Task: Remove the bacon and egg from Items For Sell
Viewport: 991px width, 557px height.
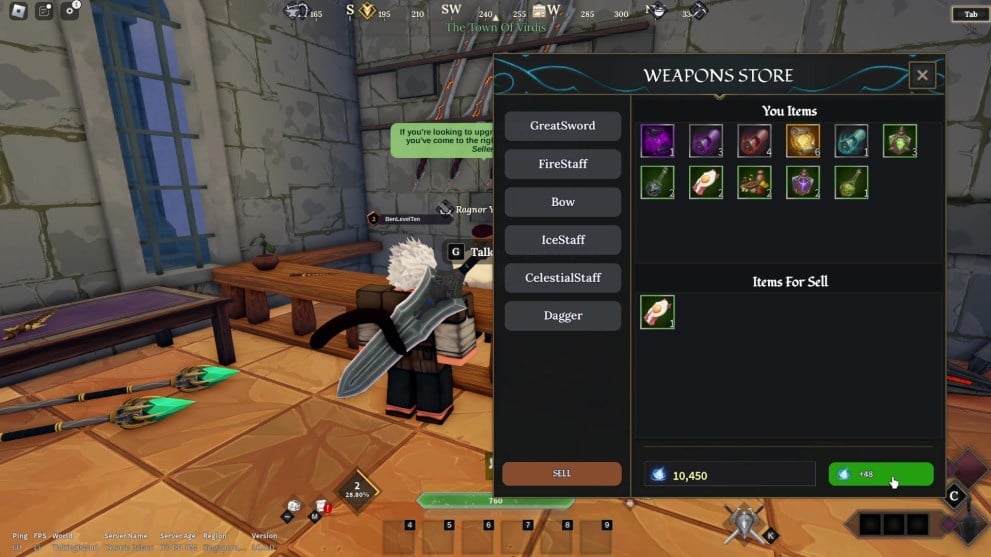Action: (657, 312)
